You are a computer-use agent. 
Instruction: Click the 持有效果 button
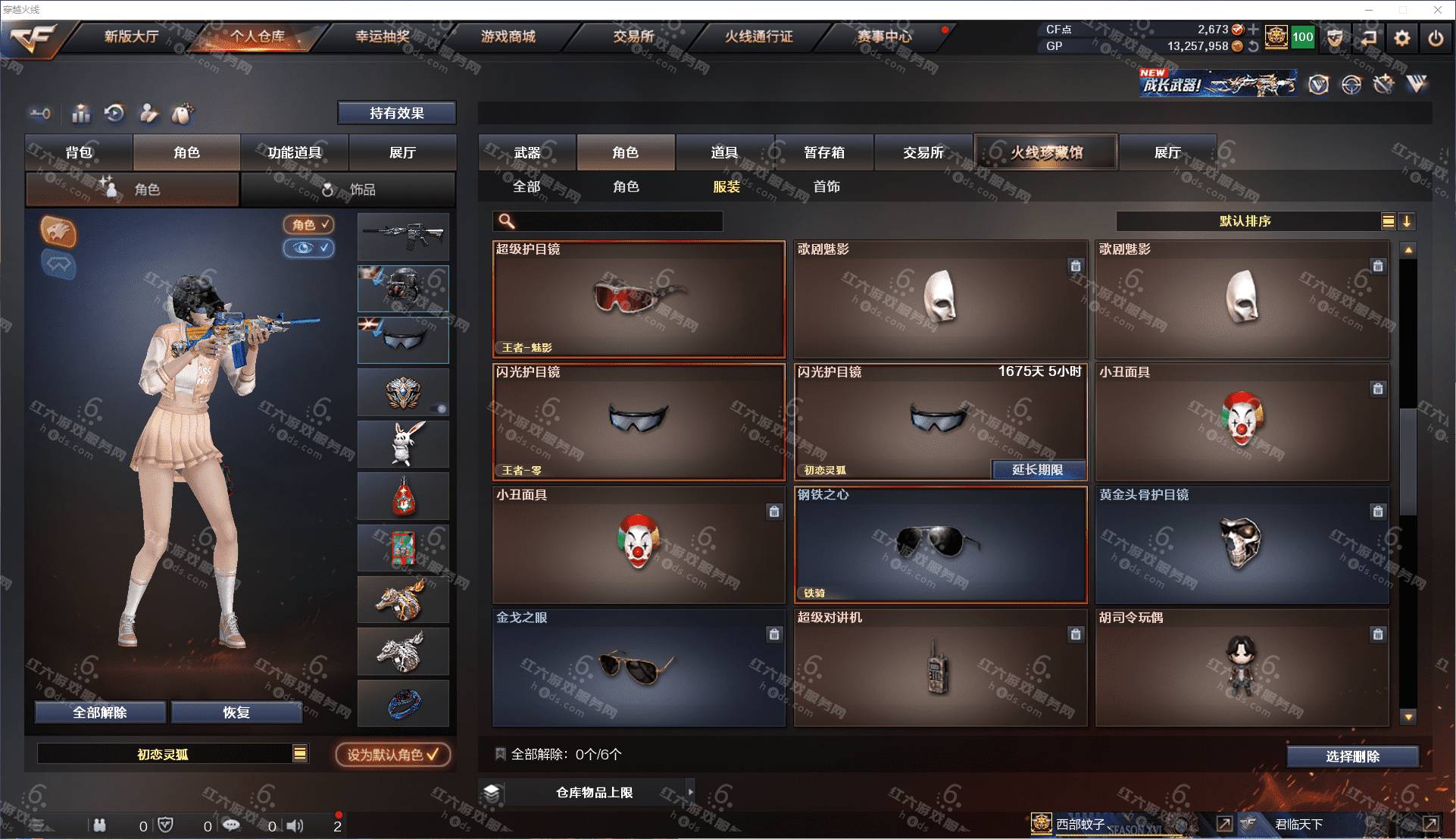click(396, 113)
